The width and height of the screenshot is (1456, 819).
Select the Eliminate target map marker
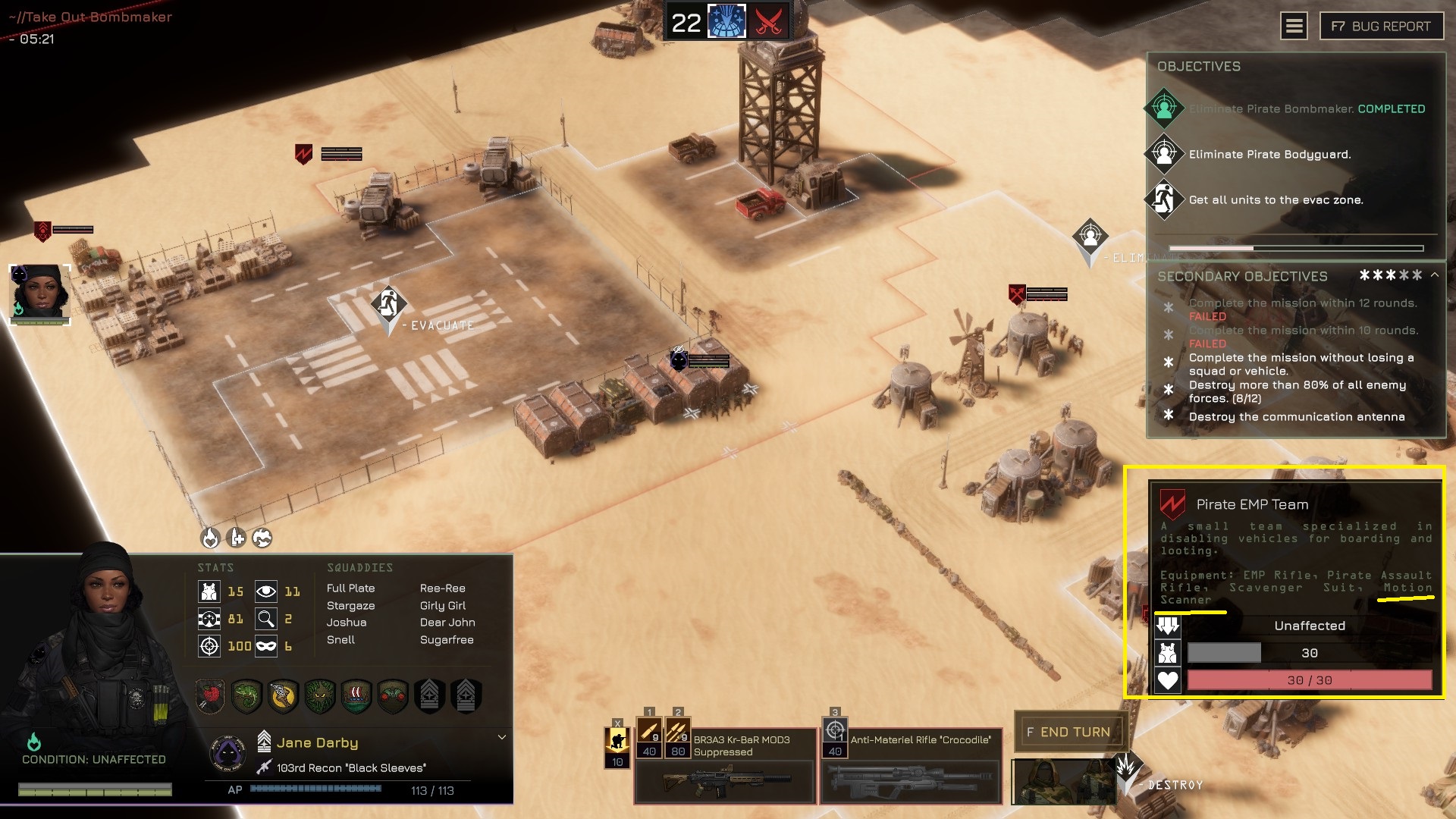click(1090, 237)
